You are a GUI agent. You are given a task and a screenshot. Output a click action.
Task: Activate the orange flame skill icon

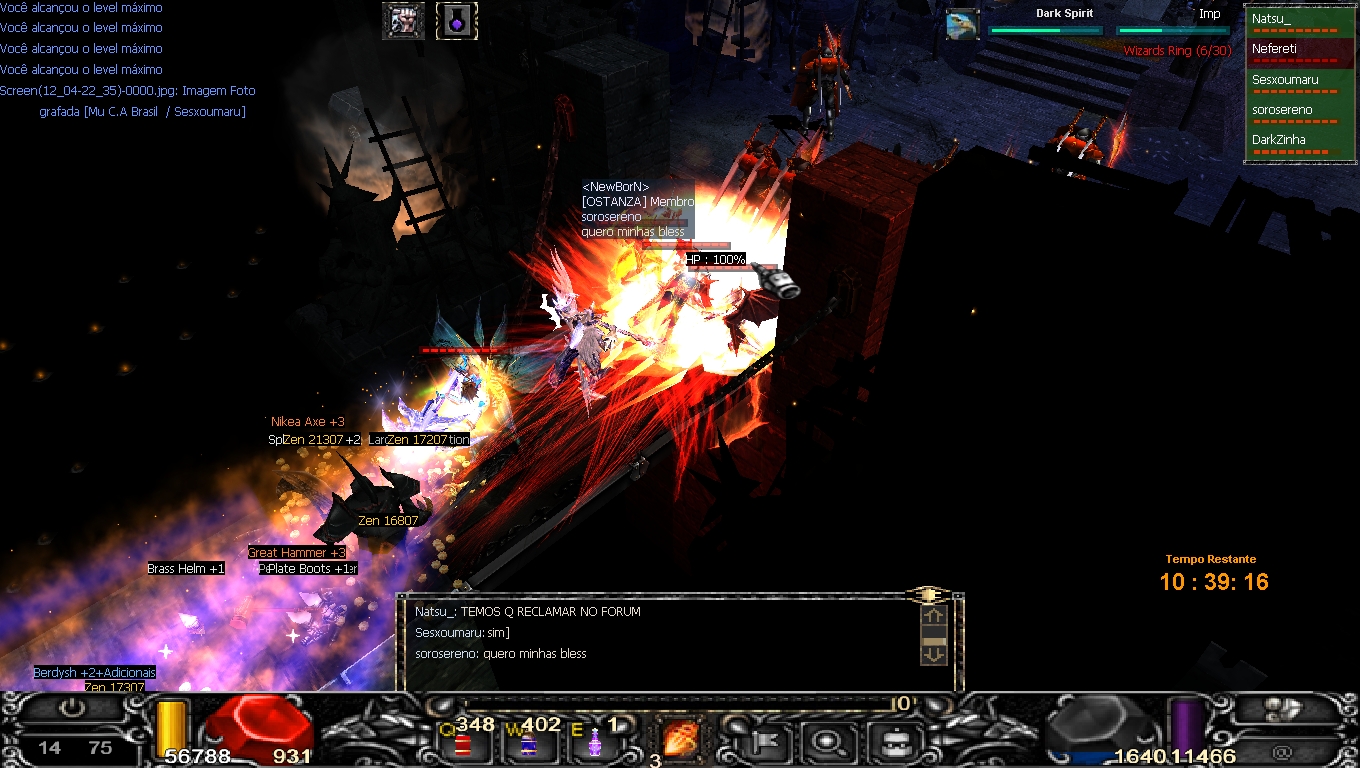tap(681, 740)
